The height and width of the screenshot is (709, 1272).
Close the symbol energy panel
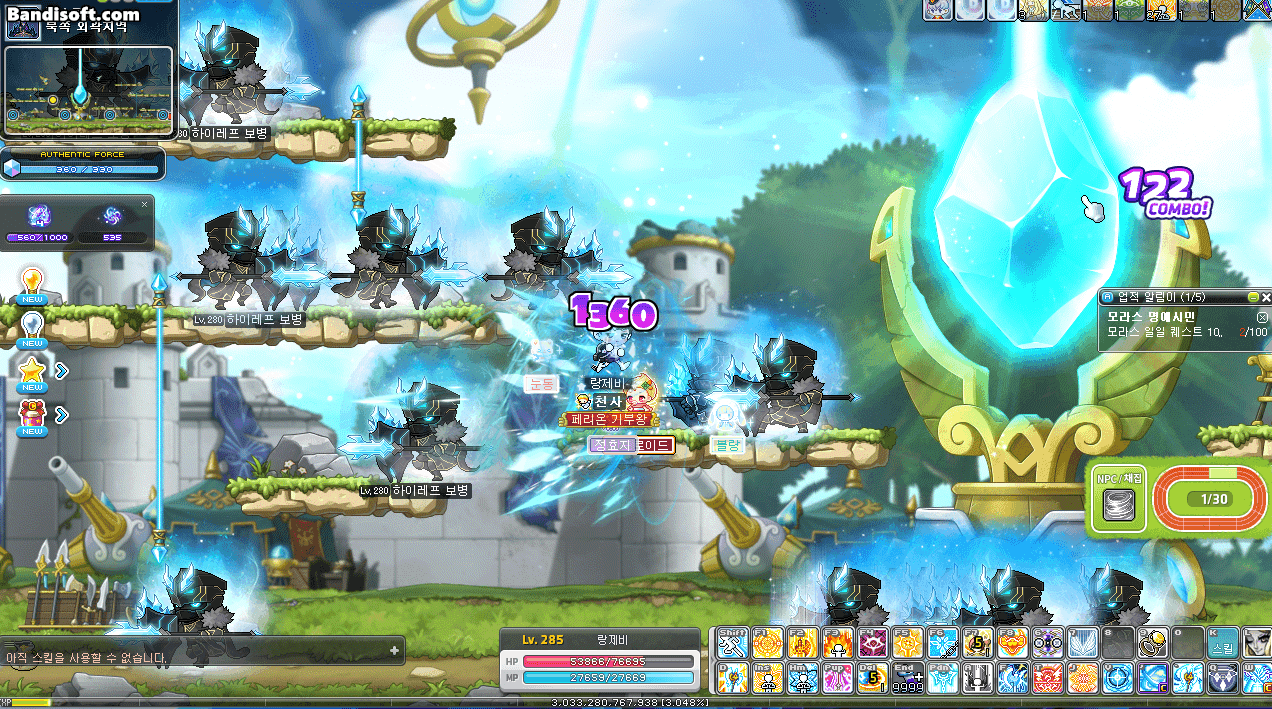tap(144, 204)
